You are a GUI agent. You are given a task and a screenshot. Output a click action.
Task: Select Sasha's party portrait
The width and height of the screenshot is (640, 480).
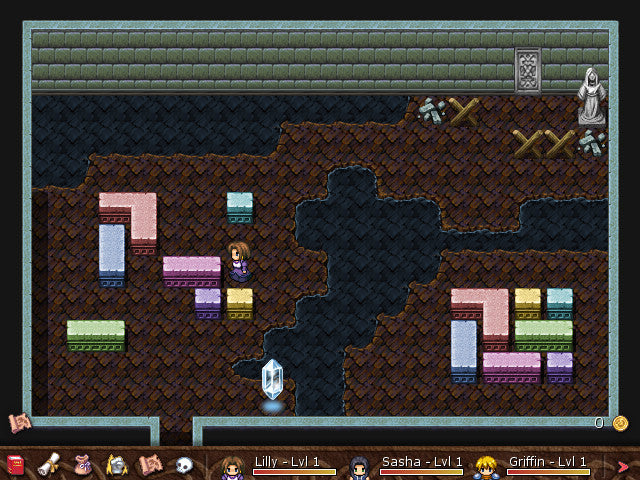[360, 466]
